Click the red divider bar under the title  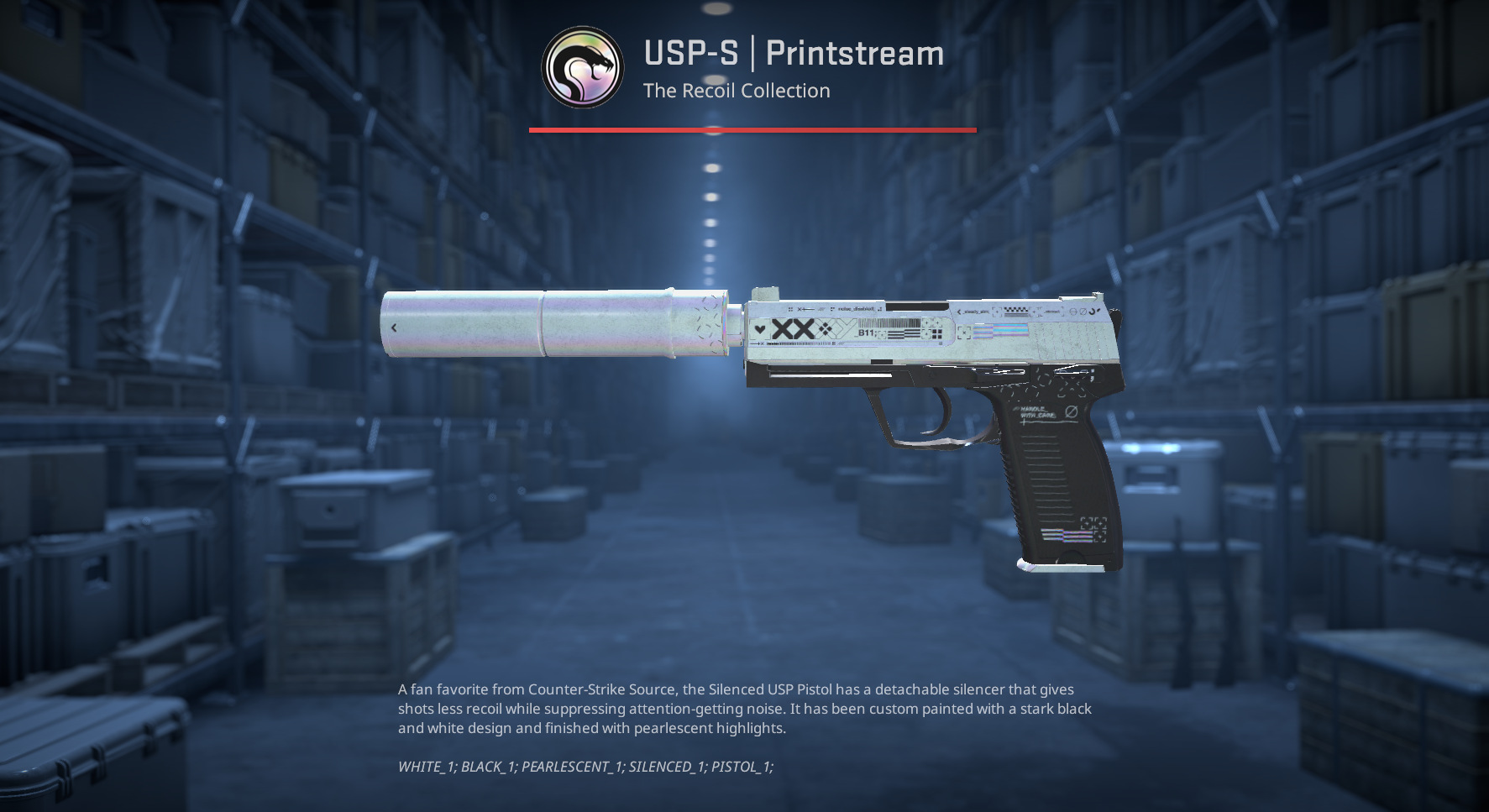pyautogui.click(x=752, y=129)
